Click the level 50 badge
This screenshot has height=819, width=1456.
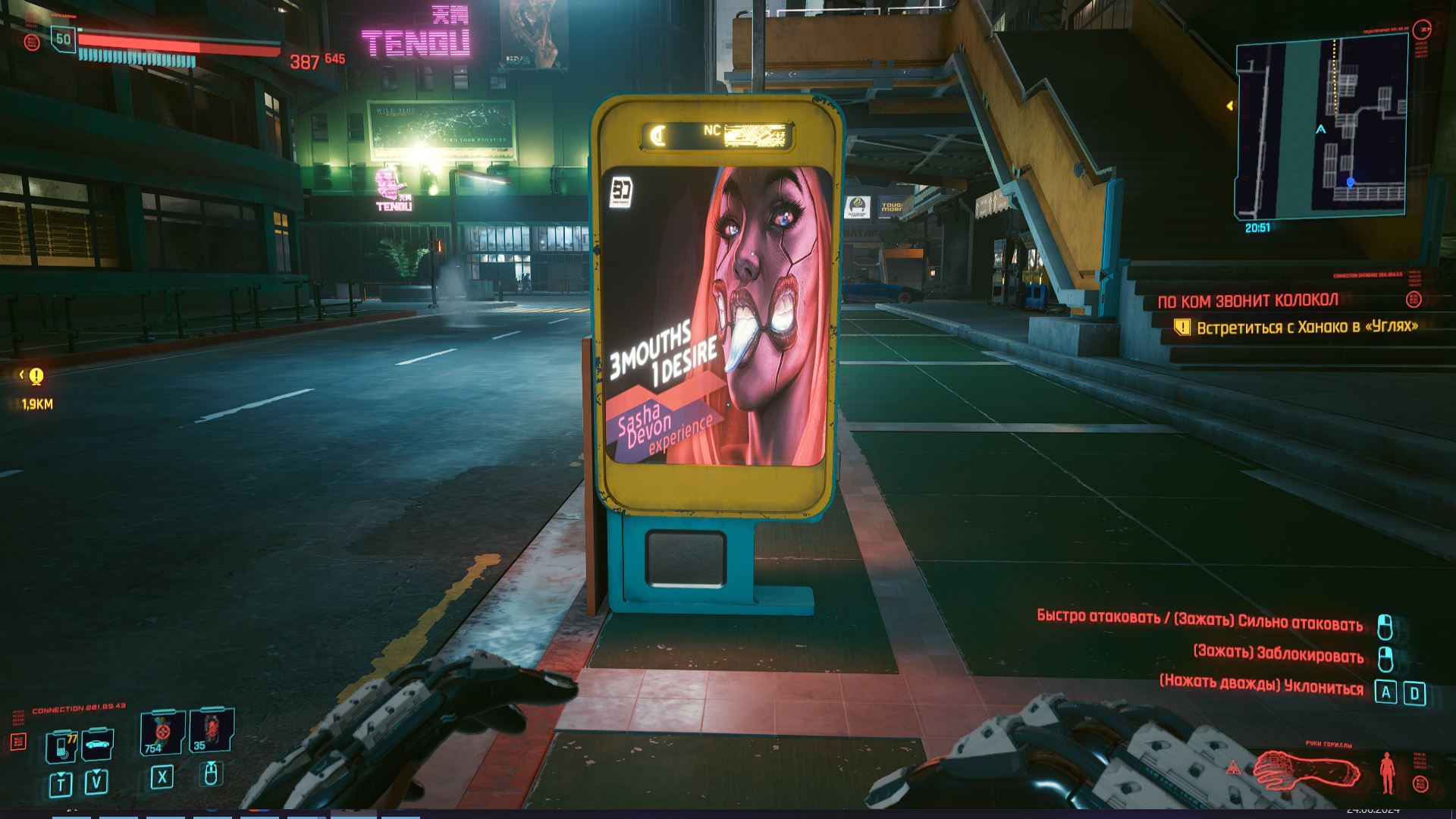pyautogui.click(x=64, y=39)
